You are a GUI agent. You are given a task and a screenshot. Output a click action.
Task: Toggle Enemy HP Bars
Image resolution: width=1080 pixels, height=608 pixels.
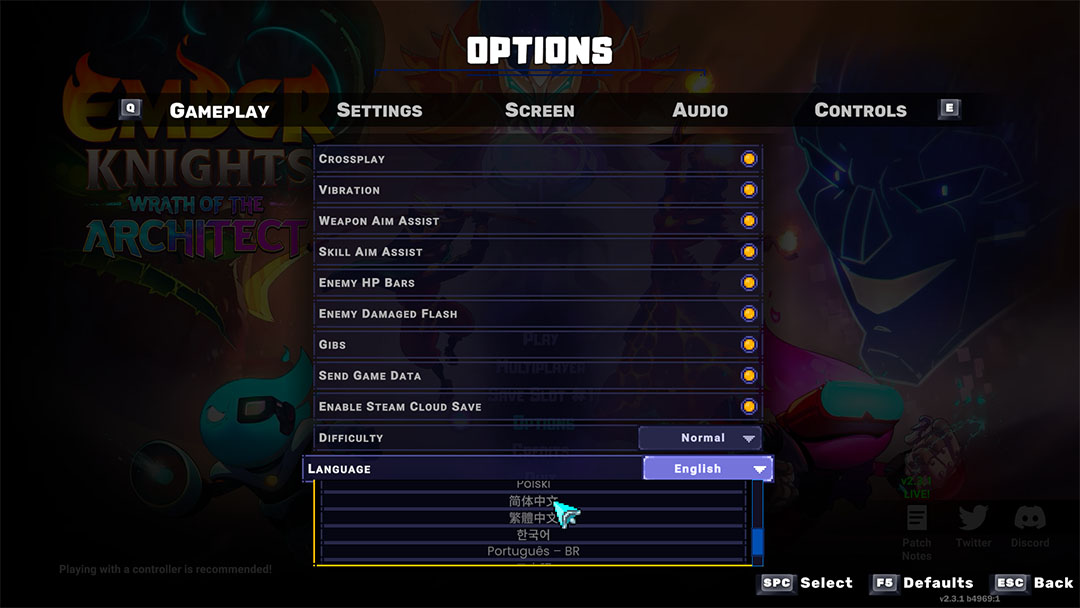tap(749, 283)
